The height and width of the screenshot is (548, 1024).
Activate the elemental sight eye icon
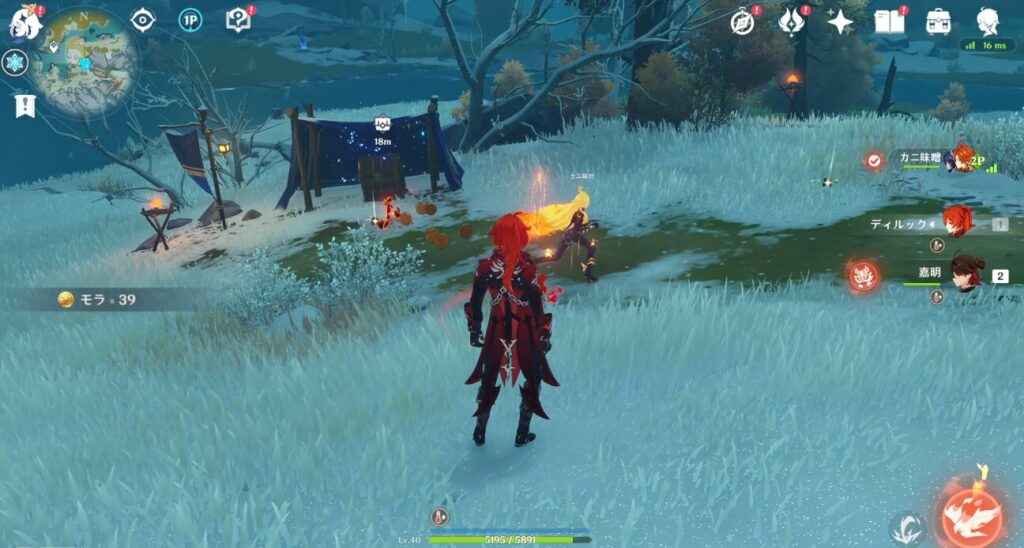coord(143,20)
